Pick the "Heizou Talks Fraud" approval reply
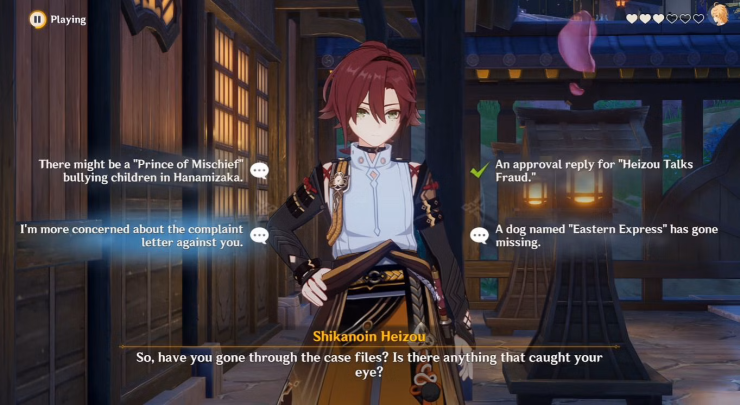 tap(601, 170)
